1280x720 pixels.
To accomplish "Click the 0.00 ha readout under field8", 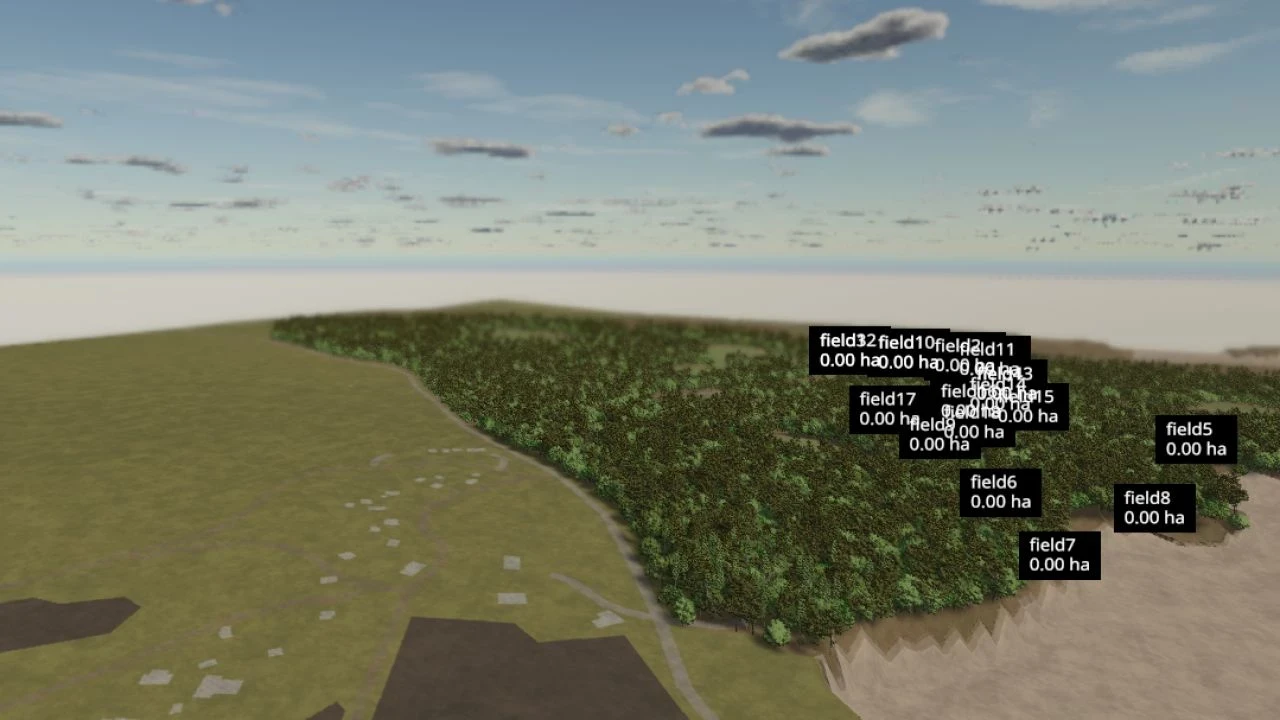I will [x=1152, y=518].
